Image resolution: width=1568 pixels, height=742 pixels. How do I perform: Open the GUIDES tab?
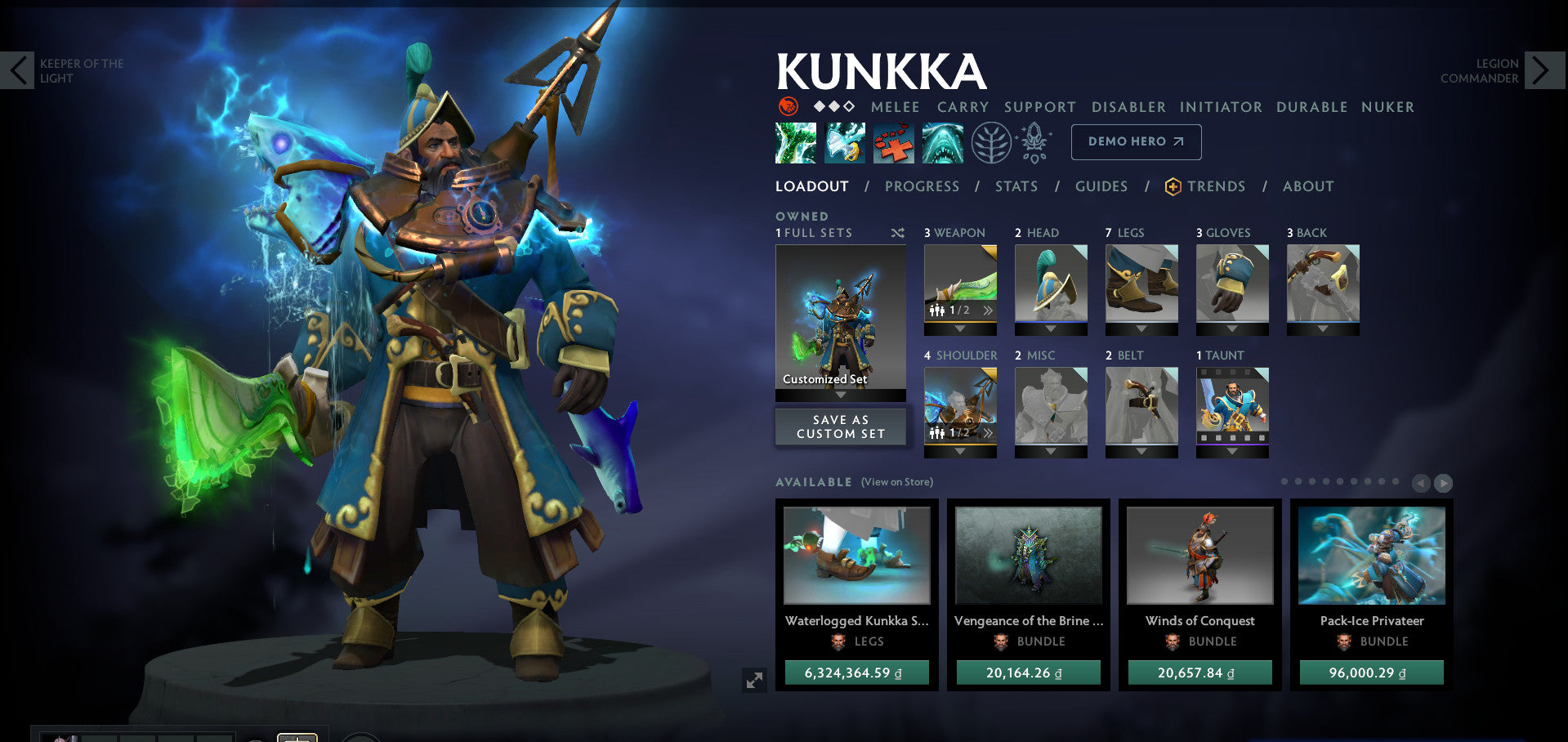coord(1101,186)
